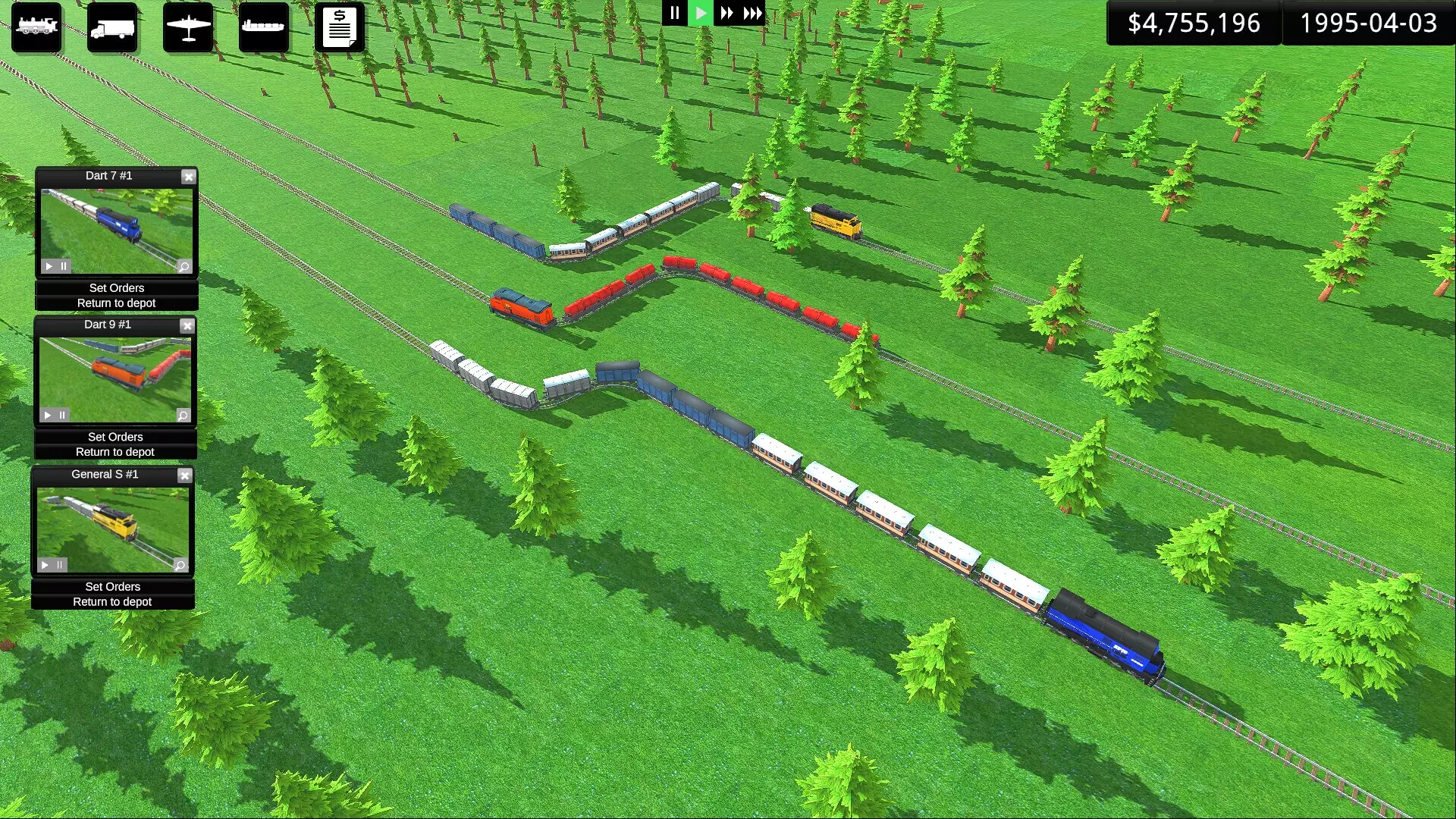Enable fast-forward speed
This screenshot has width=1456, height=819.
click(726, 13)
